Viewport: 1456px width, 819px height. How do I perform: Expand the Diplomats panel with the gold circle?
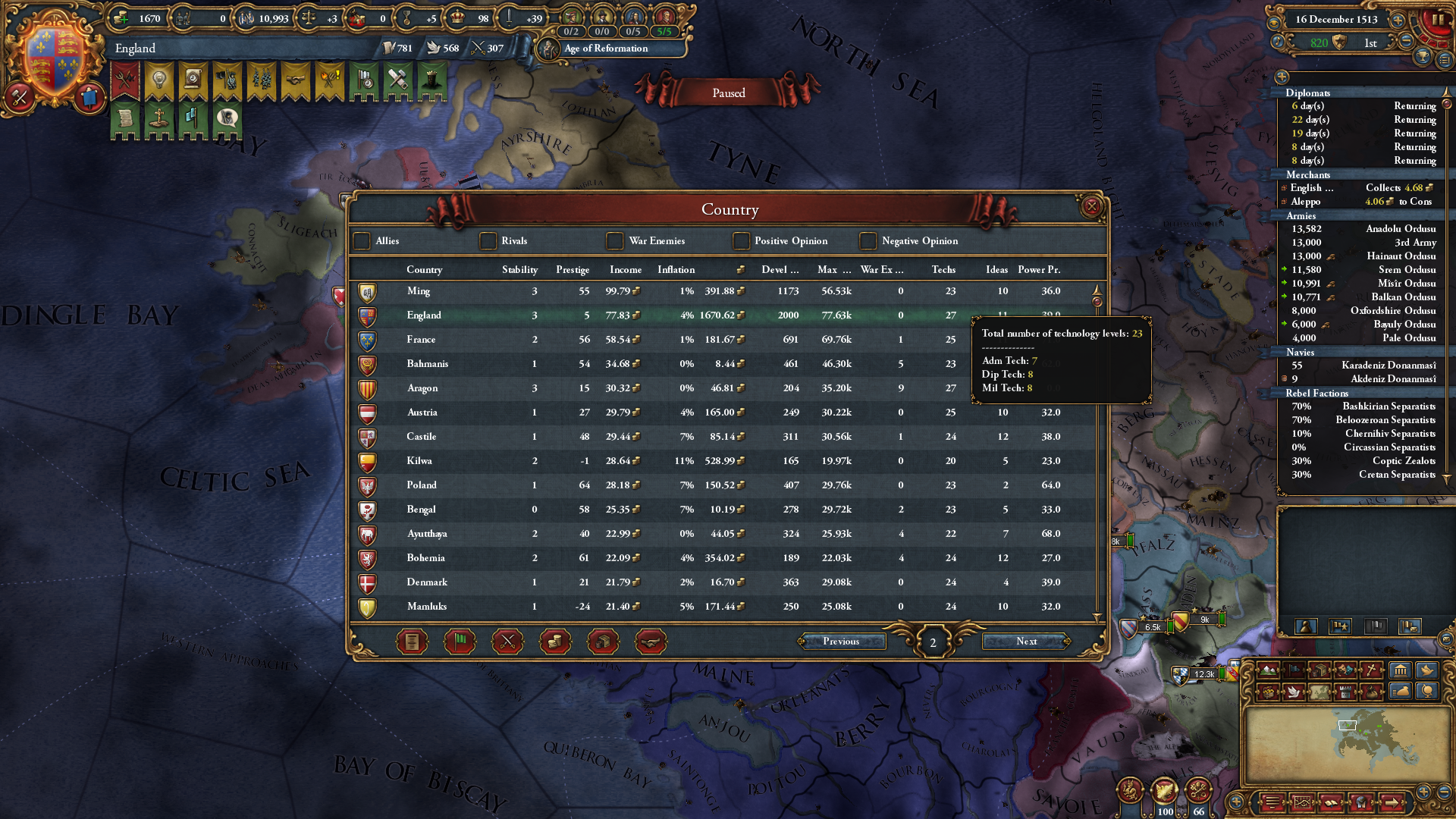(1282, 77)
